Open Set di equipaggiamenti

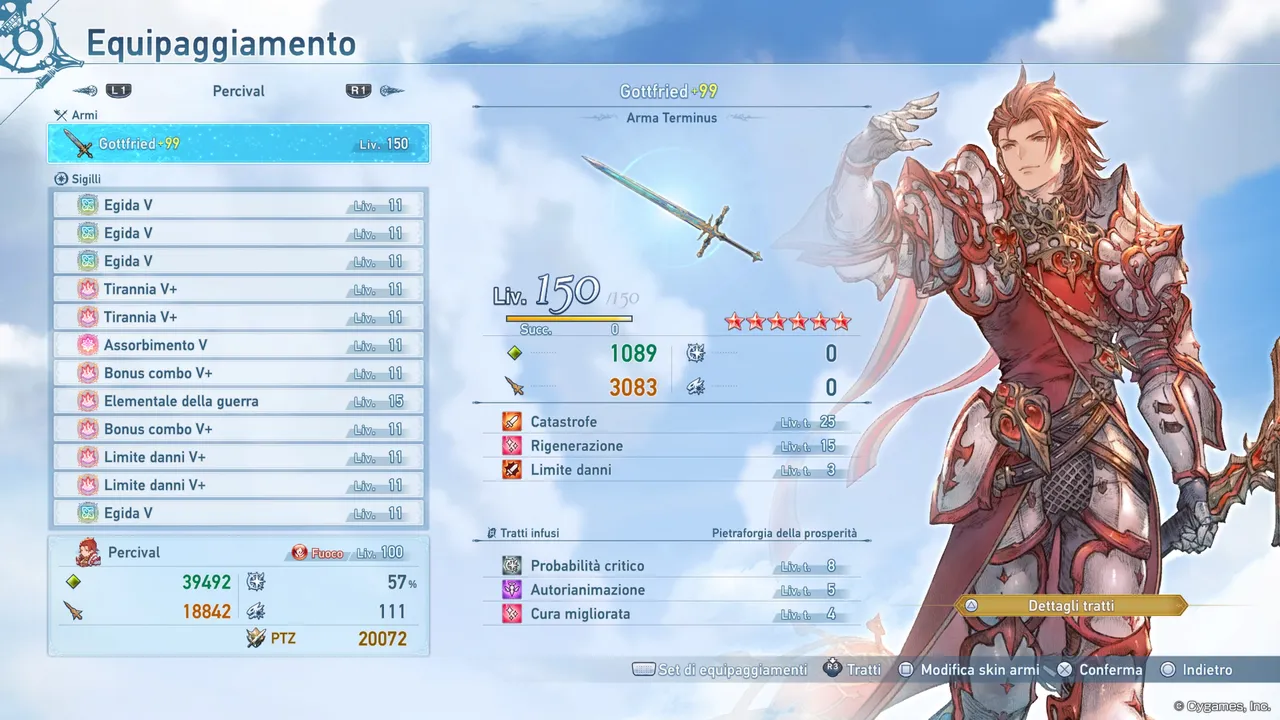pos(720,670)
